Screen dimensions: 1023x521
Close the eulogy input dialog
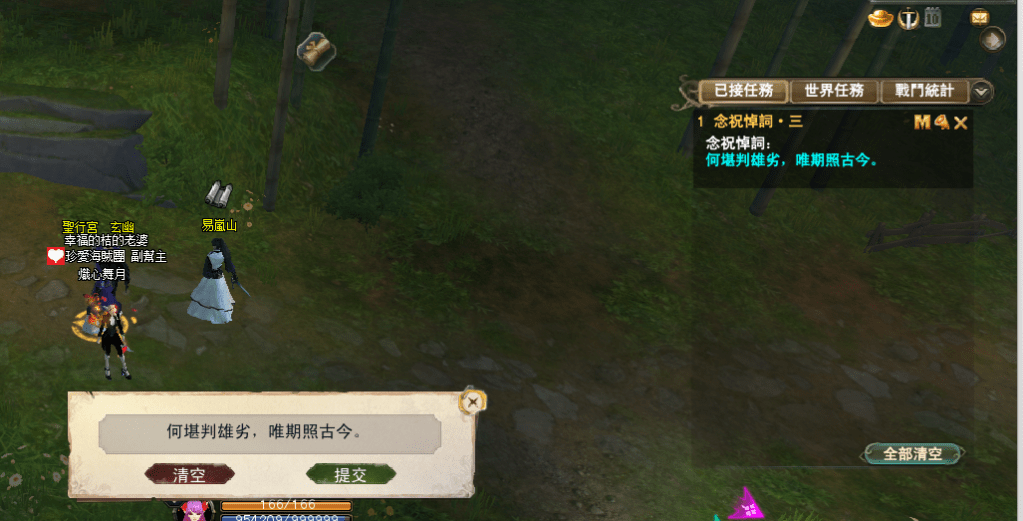(473, 402)
